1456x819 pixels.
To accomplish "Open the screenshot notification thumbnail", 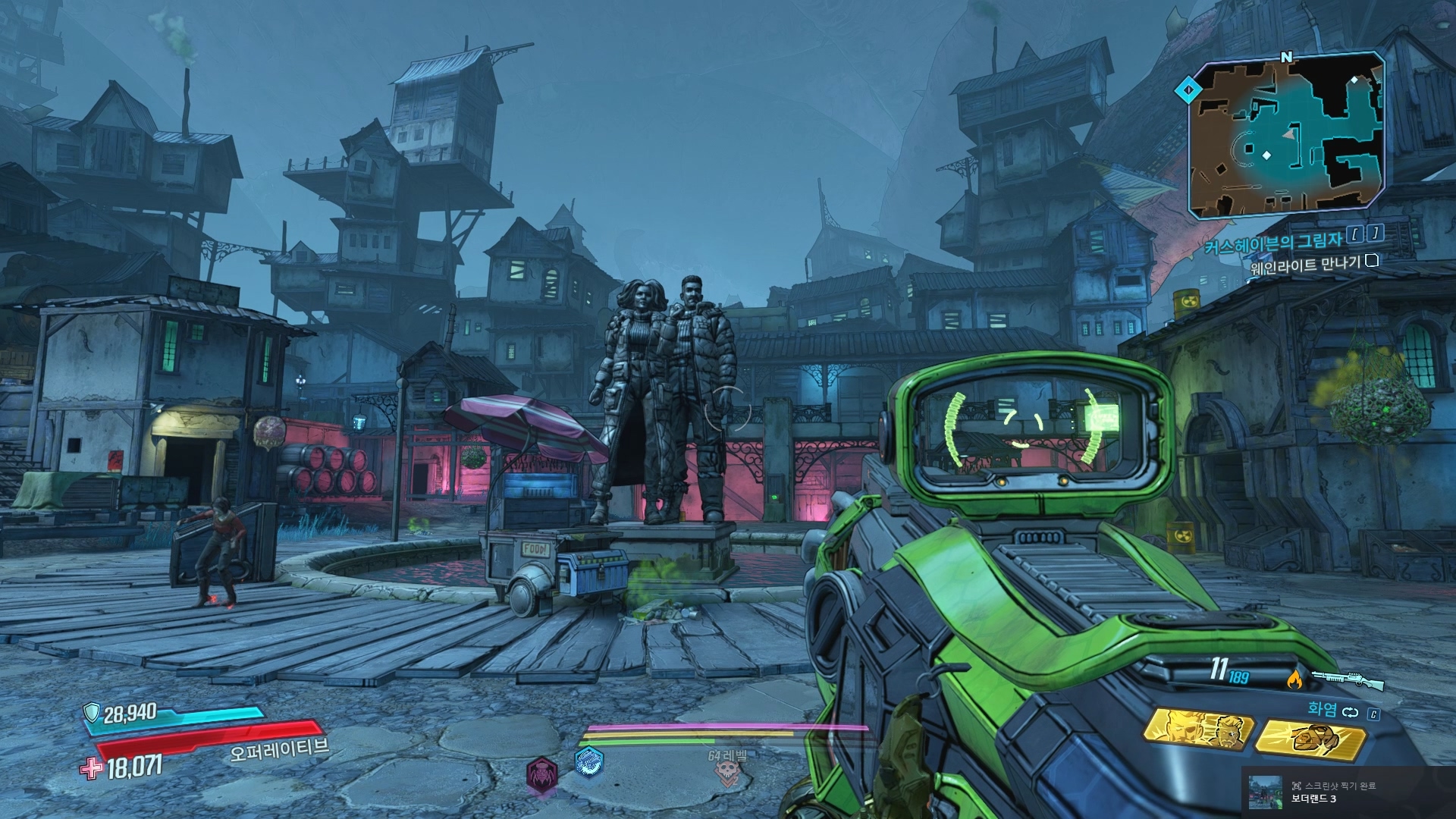I will (x=1264, y=791).
